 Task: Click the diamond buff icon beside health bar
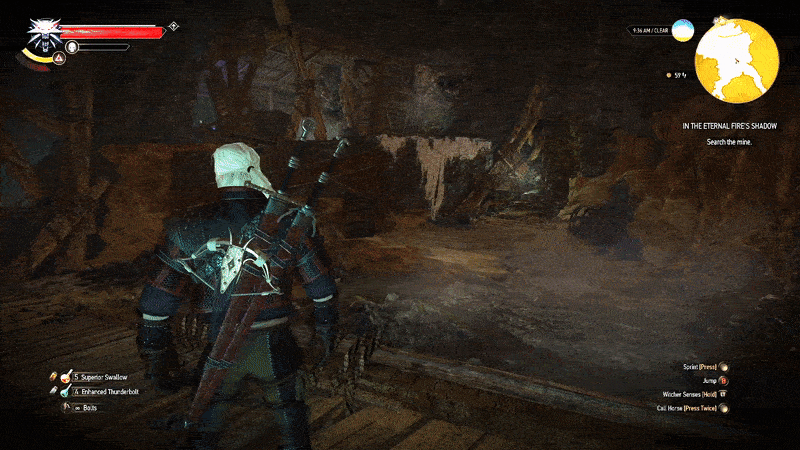[174, 25]
